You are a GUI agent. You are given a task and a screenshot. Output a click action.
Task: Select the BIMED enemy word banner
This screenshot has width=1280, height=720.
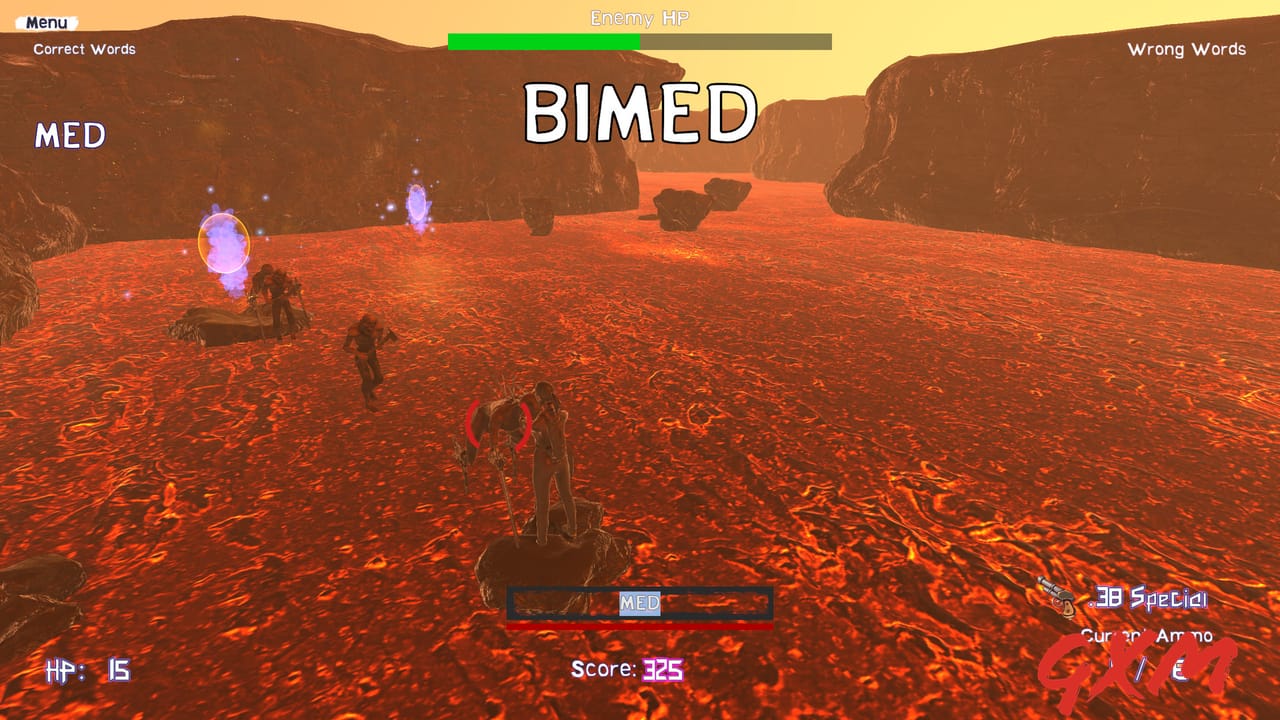coord(641,110)
